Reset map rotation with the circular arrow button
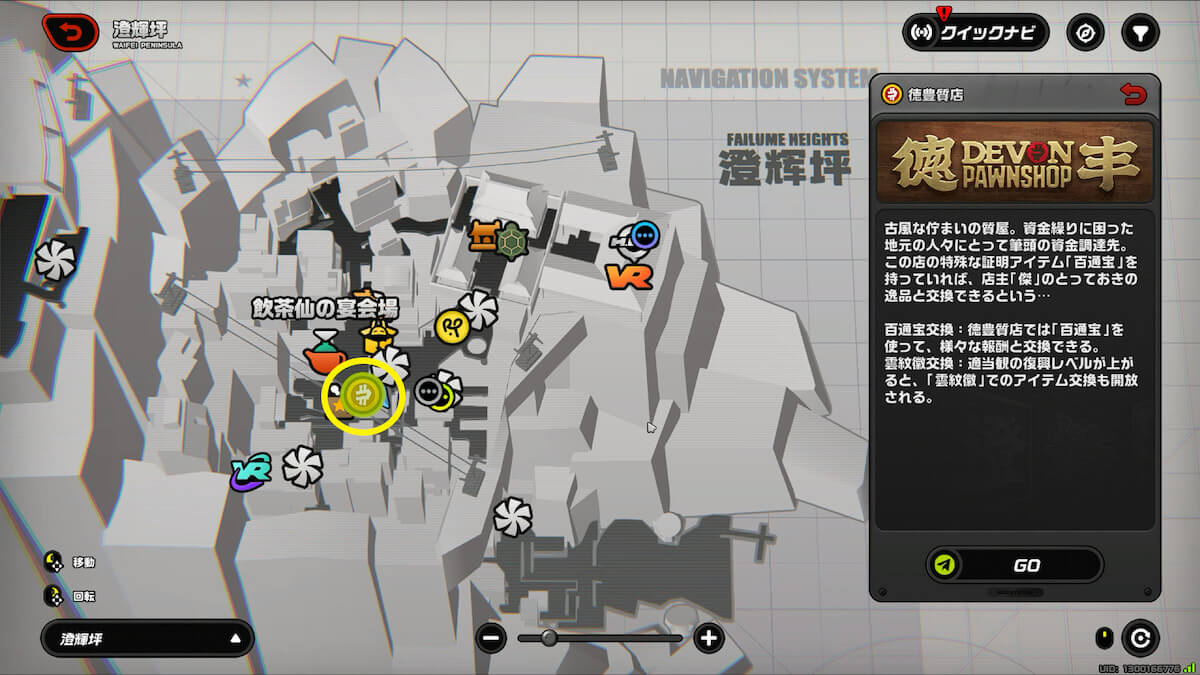The height and width of the screenshot is (675, 1200). click(x=1139, y=638)
